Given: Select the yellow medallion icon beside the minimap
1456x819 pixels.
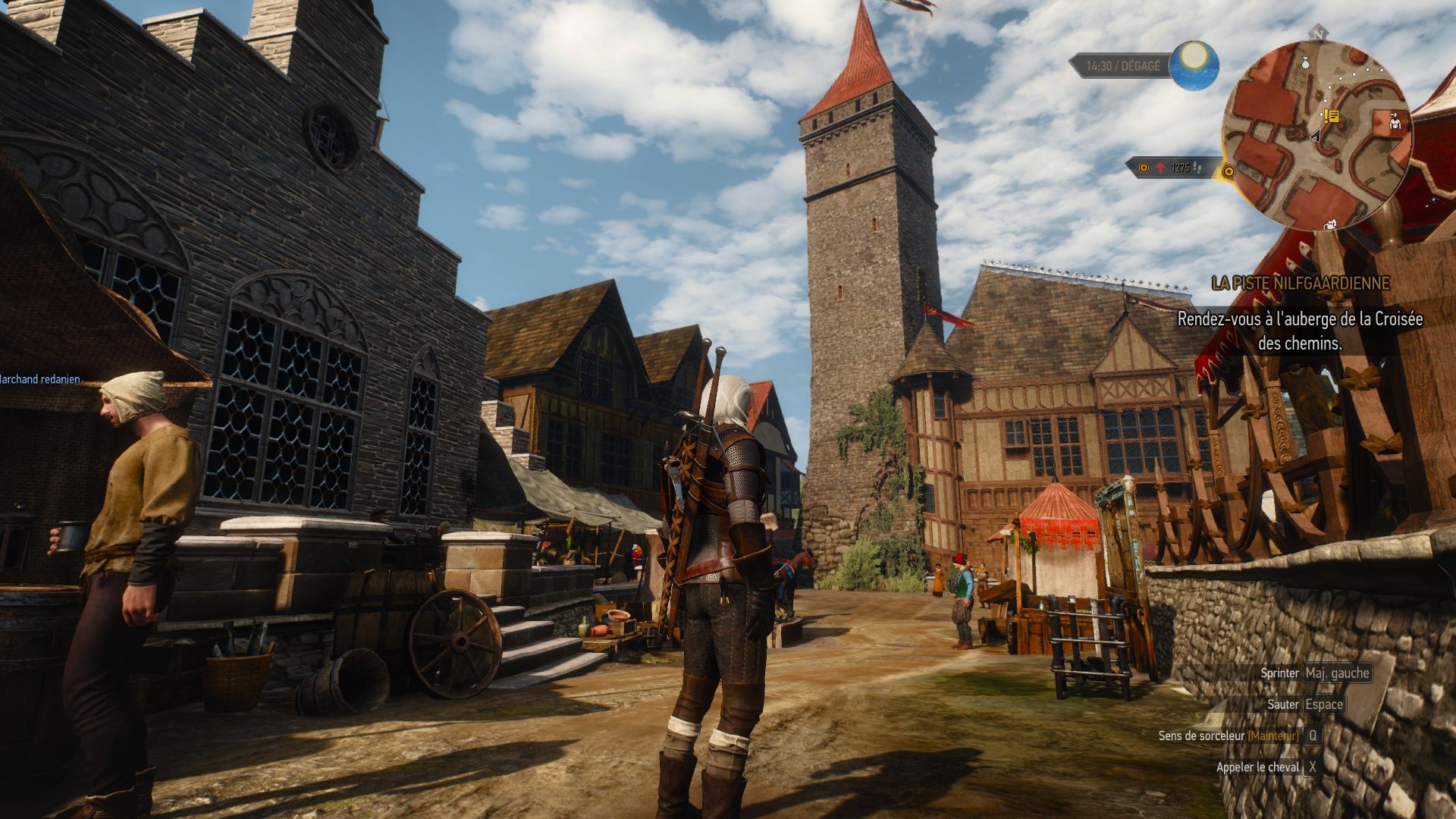Looking at the screenshot, I should coord(1228,172).
